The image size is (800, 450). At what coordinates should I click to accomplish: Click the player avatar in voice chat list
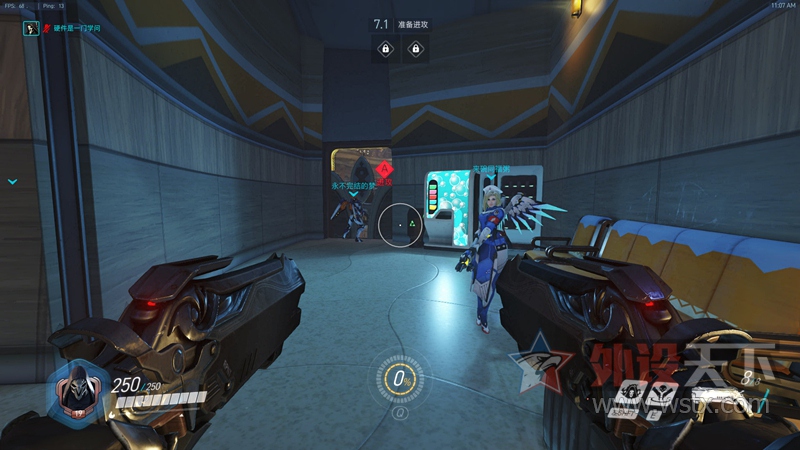[30, 30]
